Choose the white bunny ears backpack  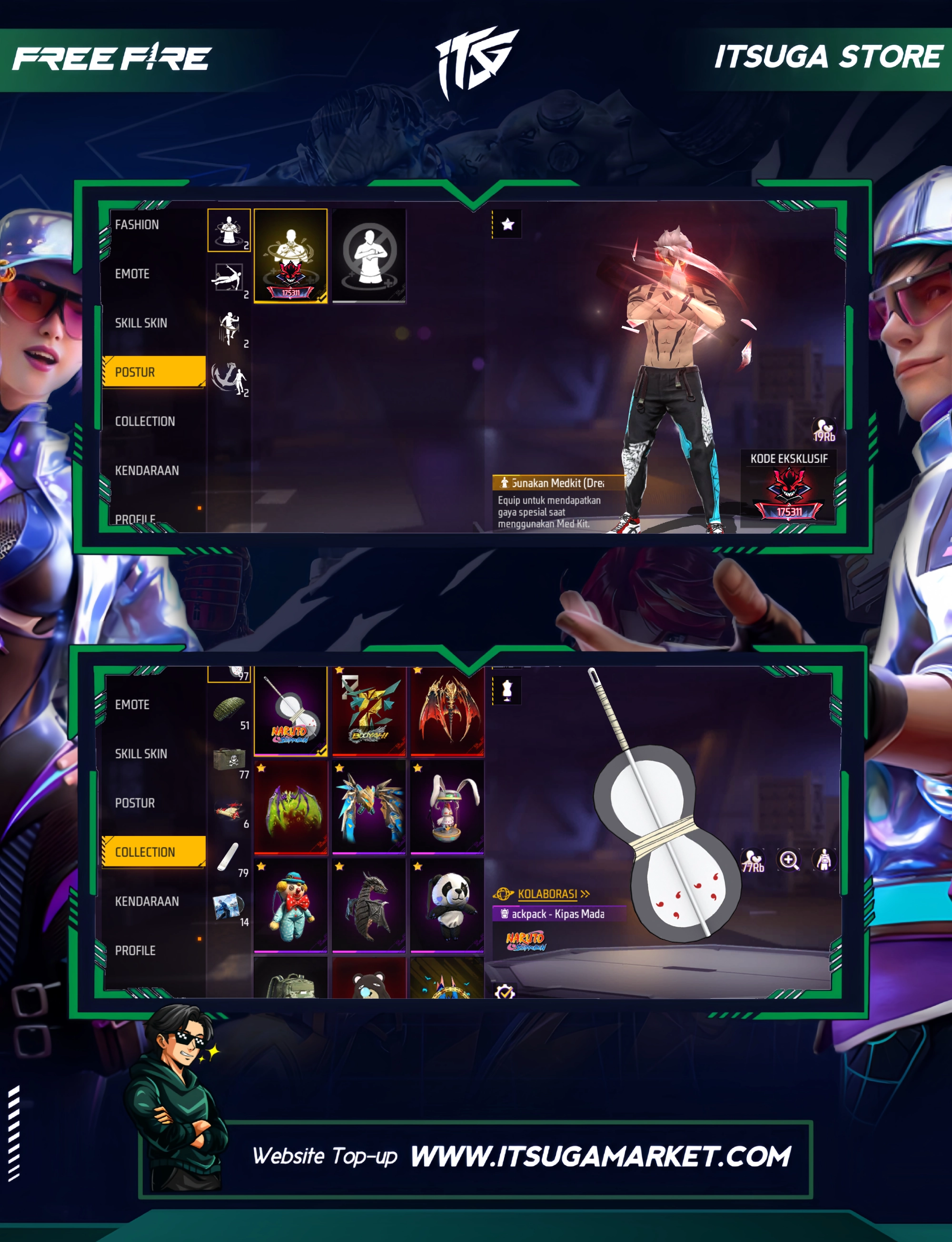pyautogui.click(x=447, y=807)
